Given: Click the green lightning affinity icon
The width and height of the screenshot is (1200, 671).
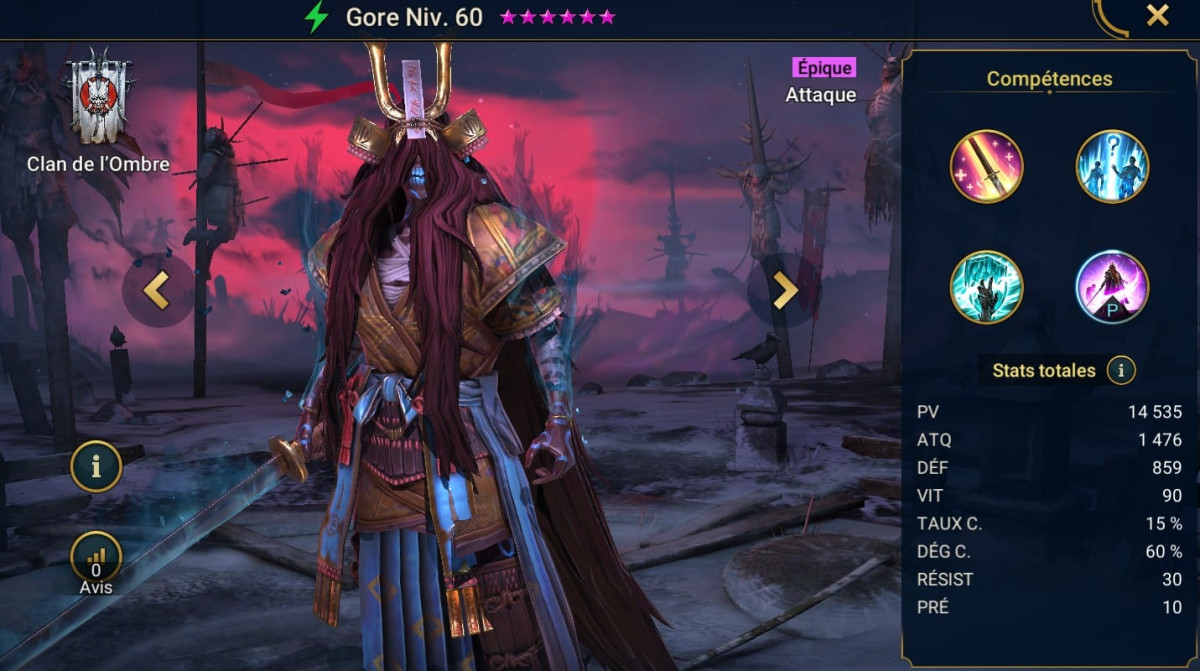Looking at the screenshot, I should (317, 17).
